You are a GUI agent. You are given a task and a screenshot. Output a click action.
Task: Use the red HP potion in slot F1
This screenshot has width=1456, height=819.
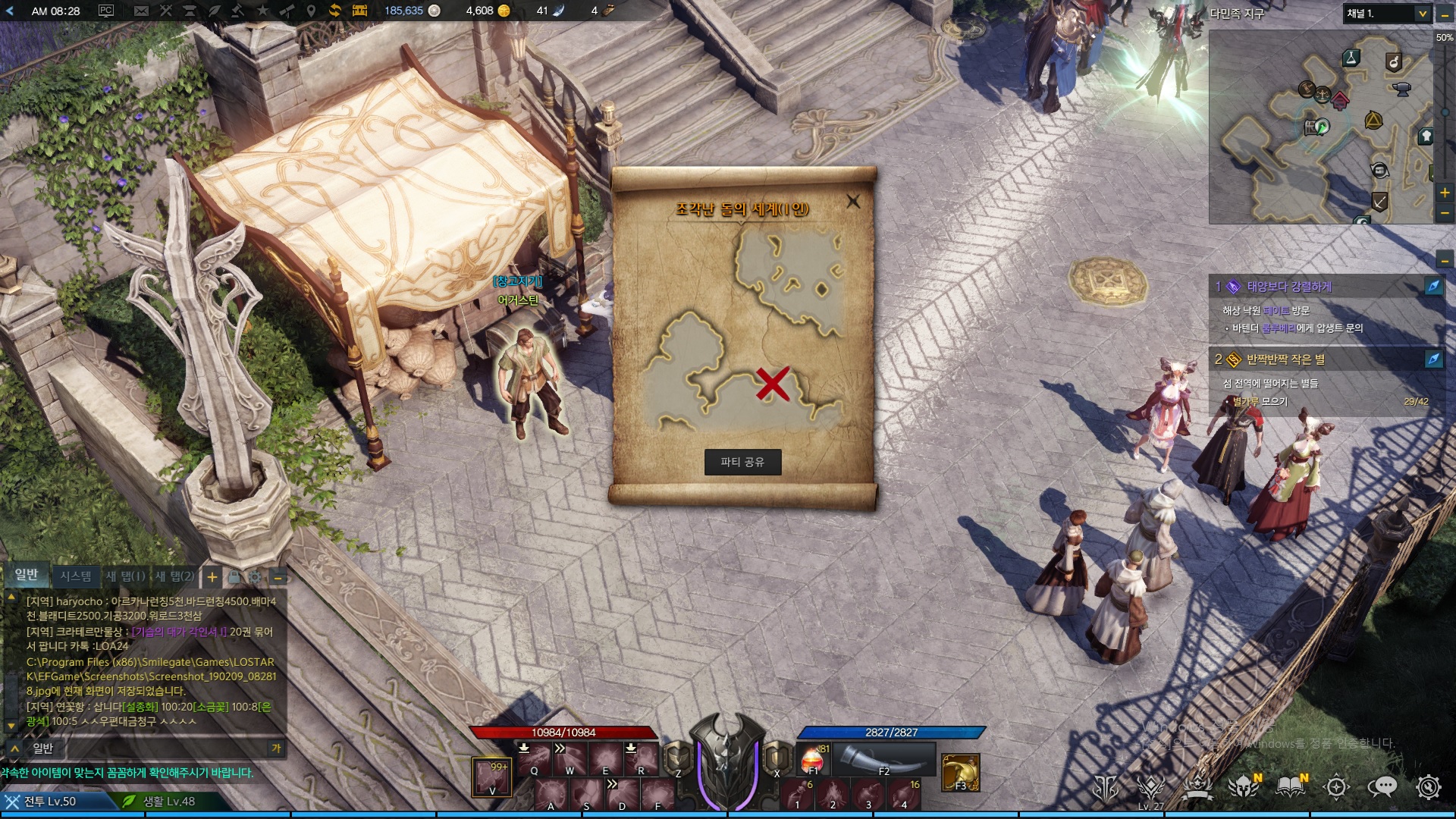click(x=812, y=759)
